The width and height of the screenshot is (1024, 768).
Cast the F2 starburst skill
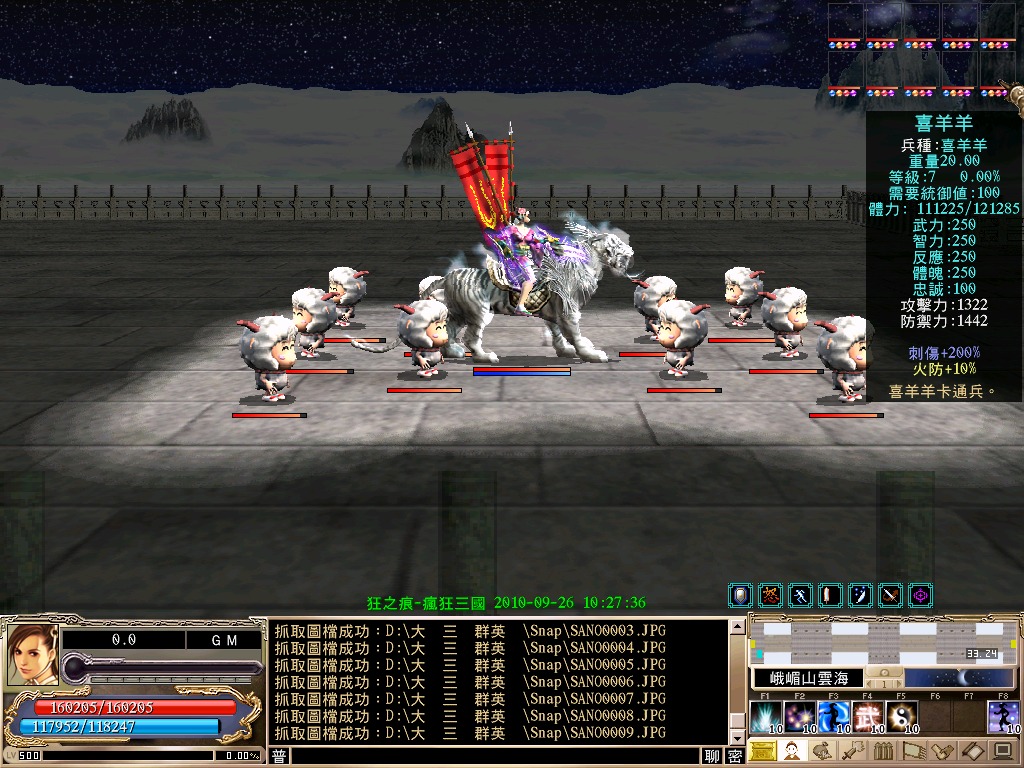[799, 717]
